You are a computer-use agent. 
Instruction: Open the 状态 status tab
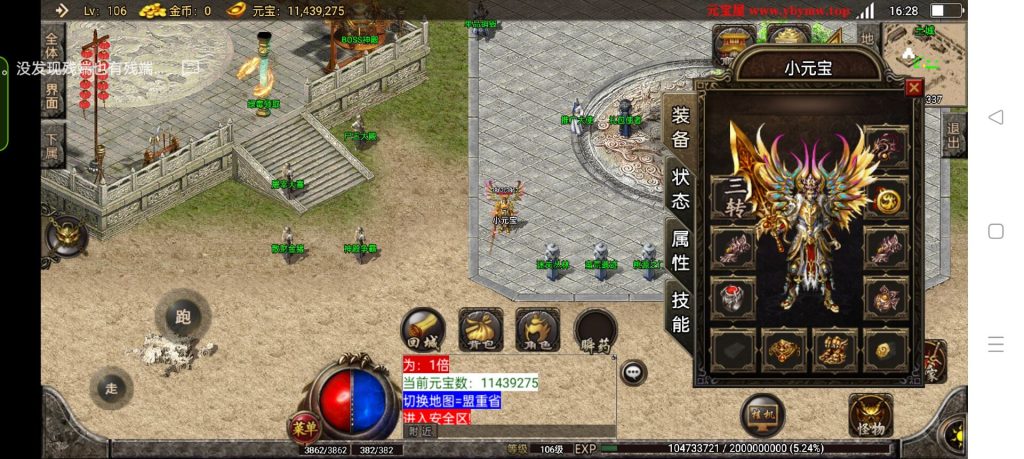680,187
